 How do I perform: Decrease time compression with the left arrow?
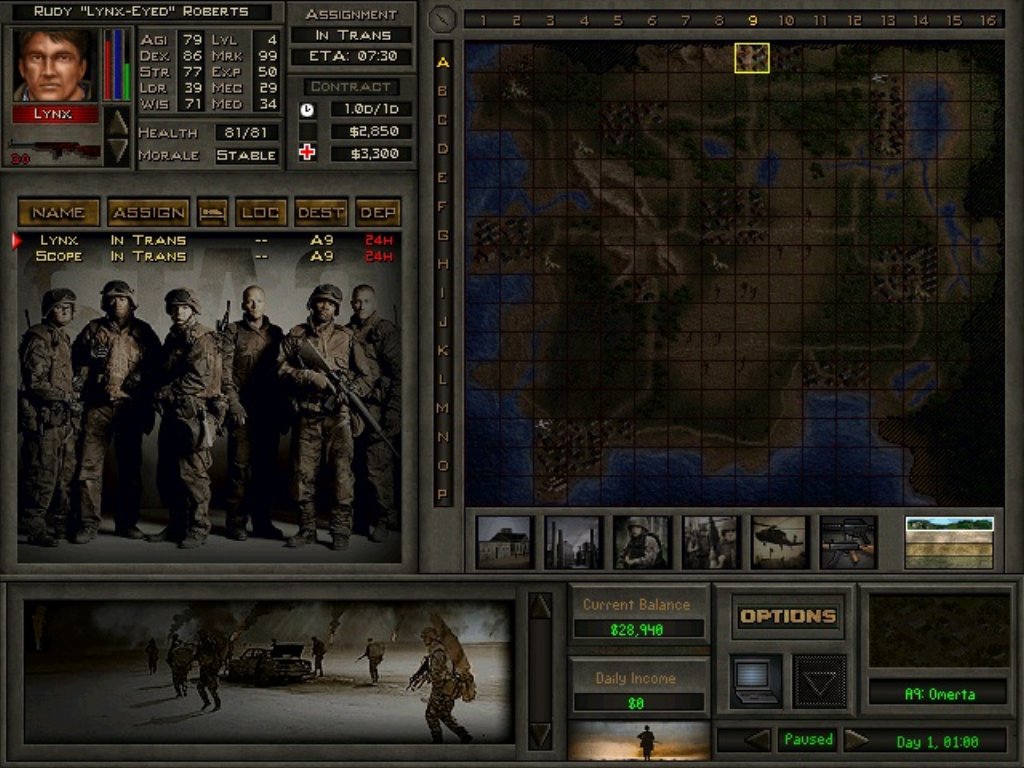click(x=758, y=740)
